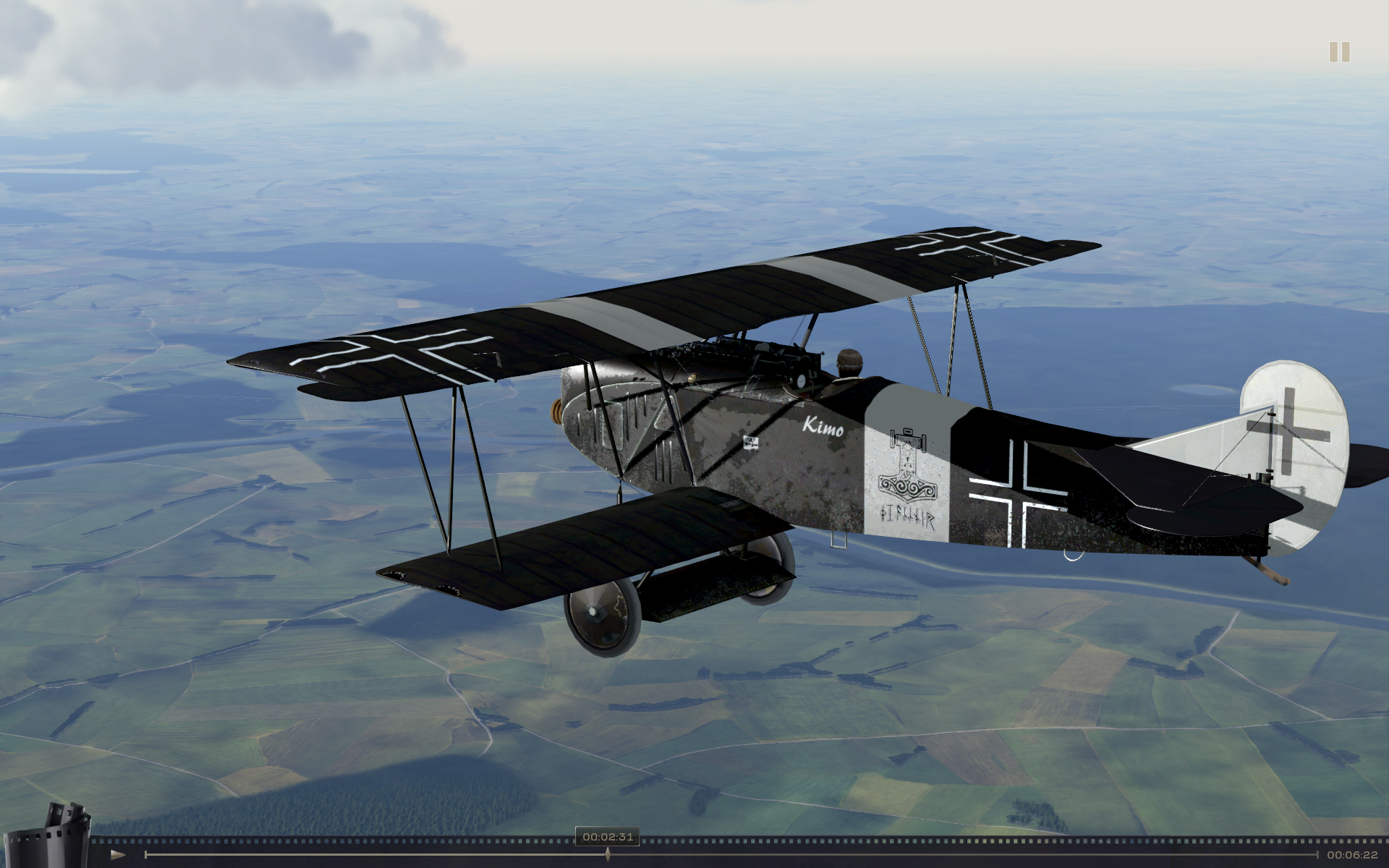Click the play arrow on the replay bar
The image size is (1389, 868).
[x=118, y=855]
